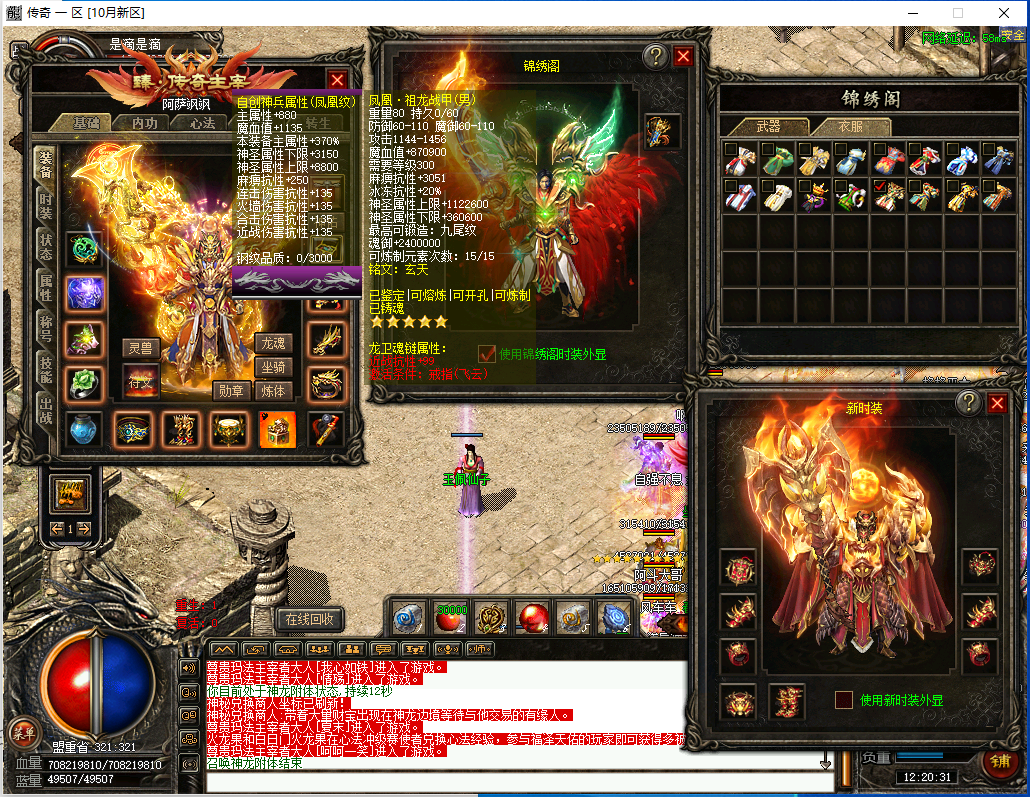Use the red potion hotbar slot labeled 30000
This screenshot has height=797, width=1030.
[452, 617]
